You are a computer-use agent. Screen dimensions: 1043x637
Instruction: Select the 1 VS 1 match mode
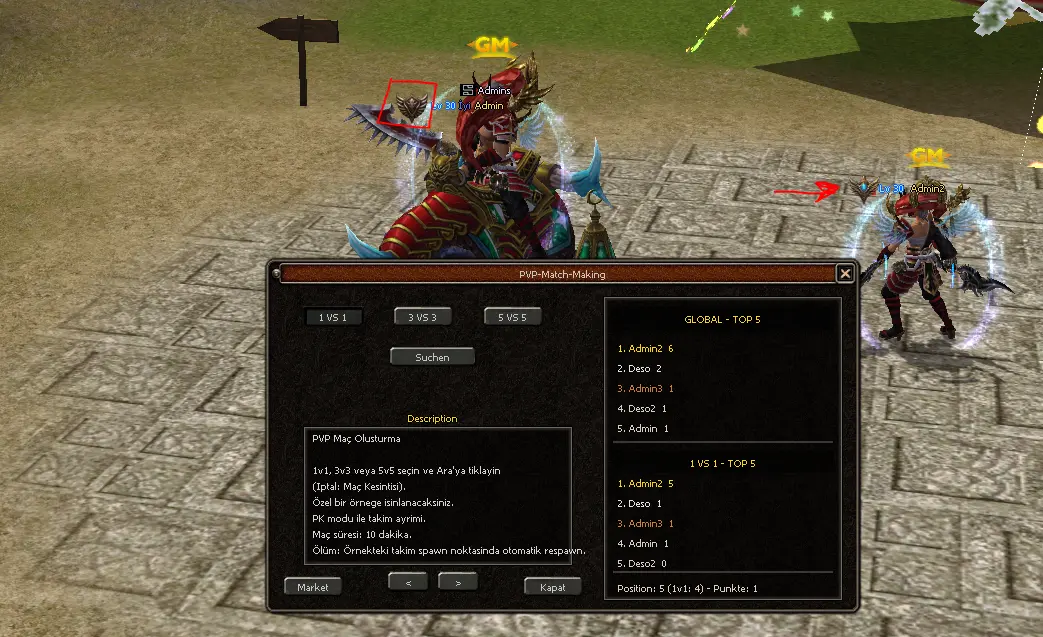point(333,317)
